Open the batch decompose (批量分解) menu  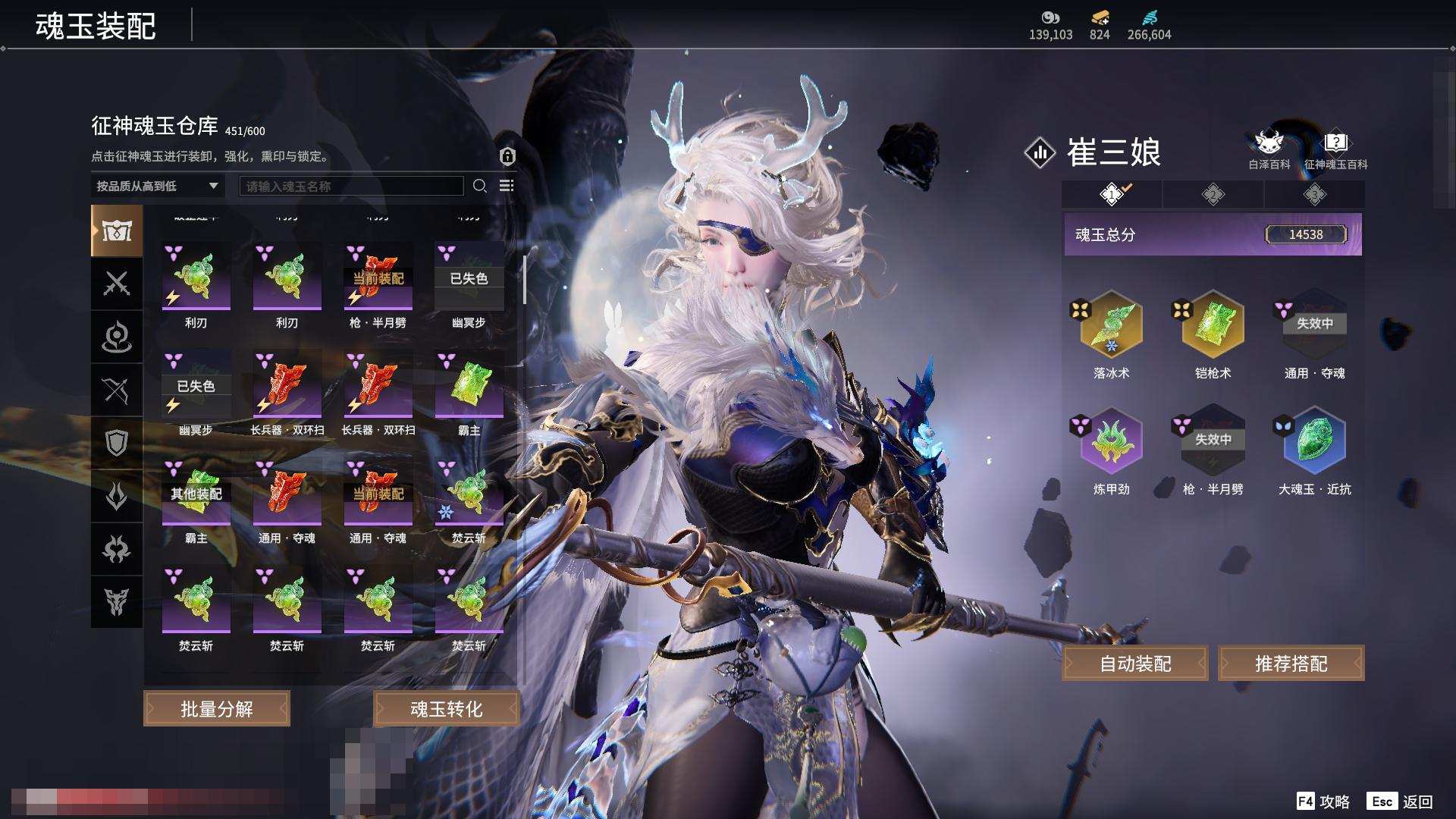(x=217, y=709)
